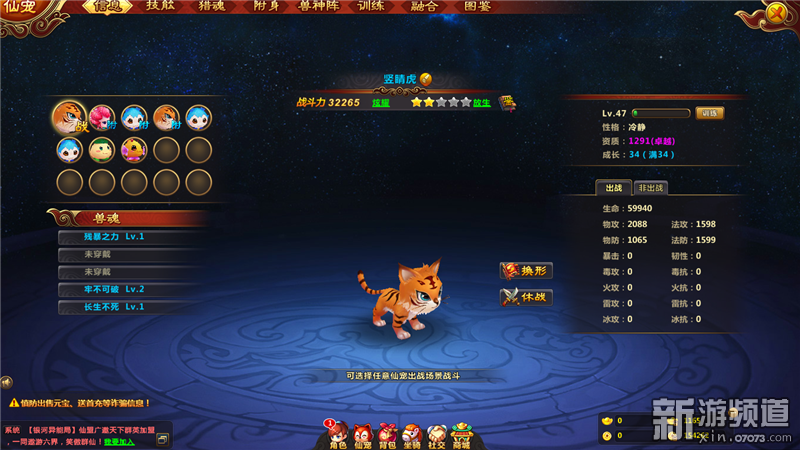Select the pink-haired pet portrait

tap(102, 118)
